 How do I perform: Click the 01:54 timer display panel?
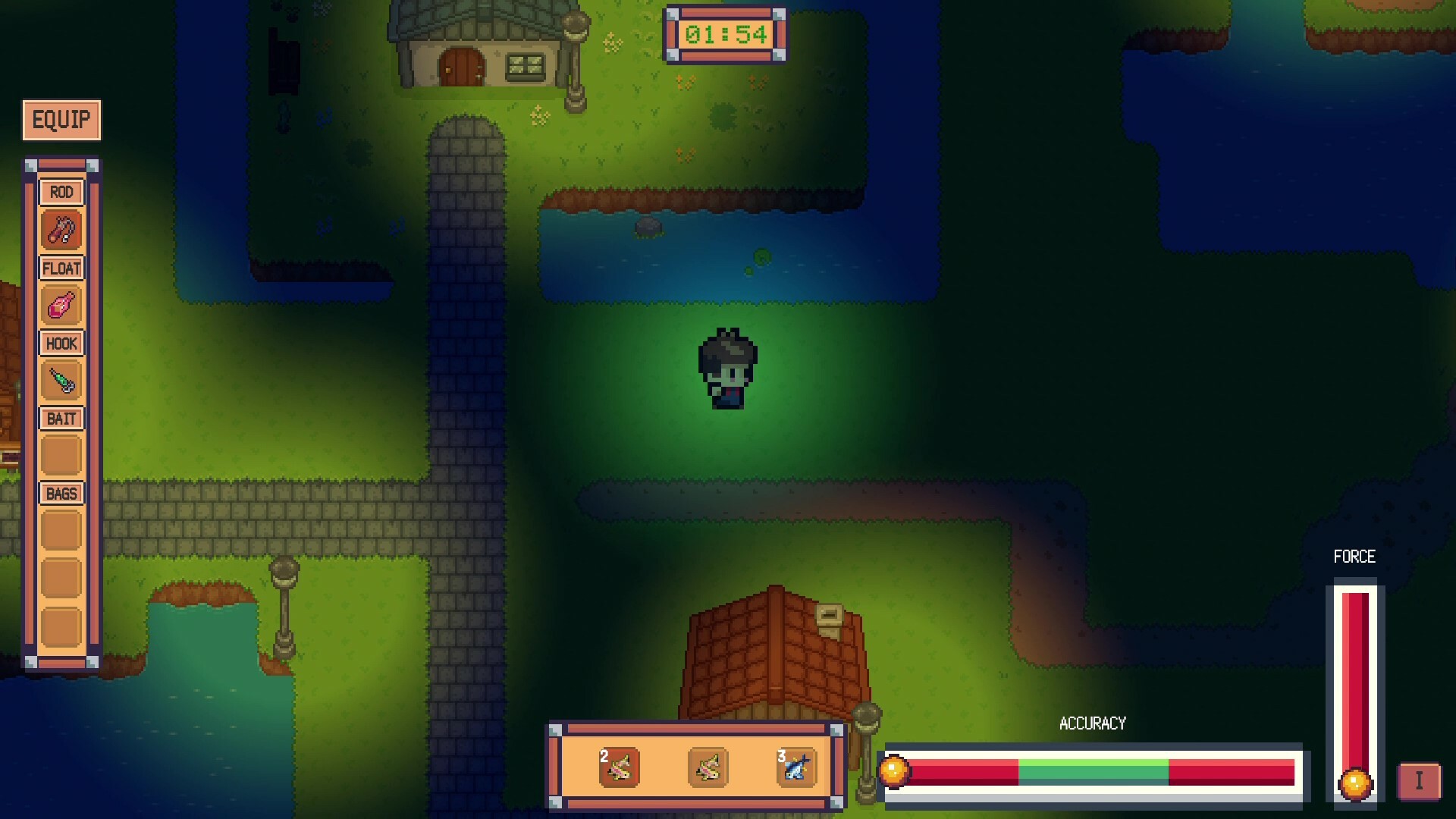coord(723,34)
